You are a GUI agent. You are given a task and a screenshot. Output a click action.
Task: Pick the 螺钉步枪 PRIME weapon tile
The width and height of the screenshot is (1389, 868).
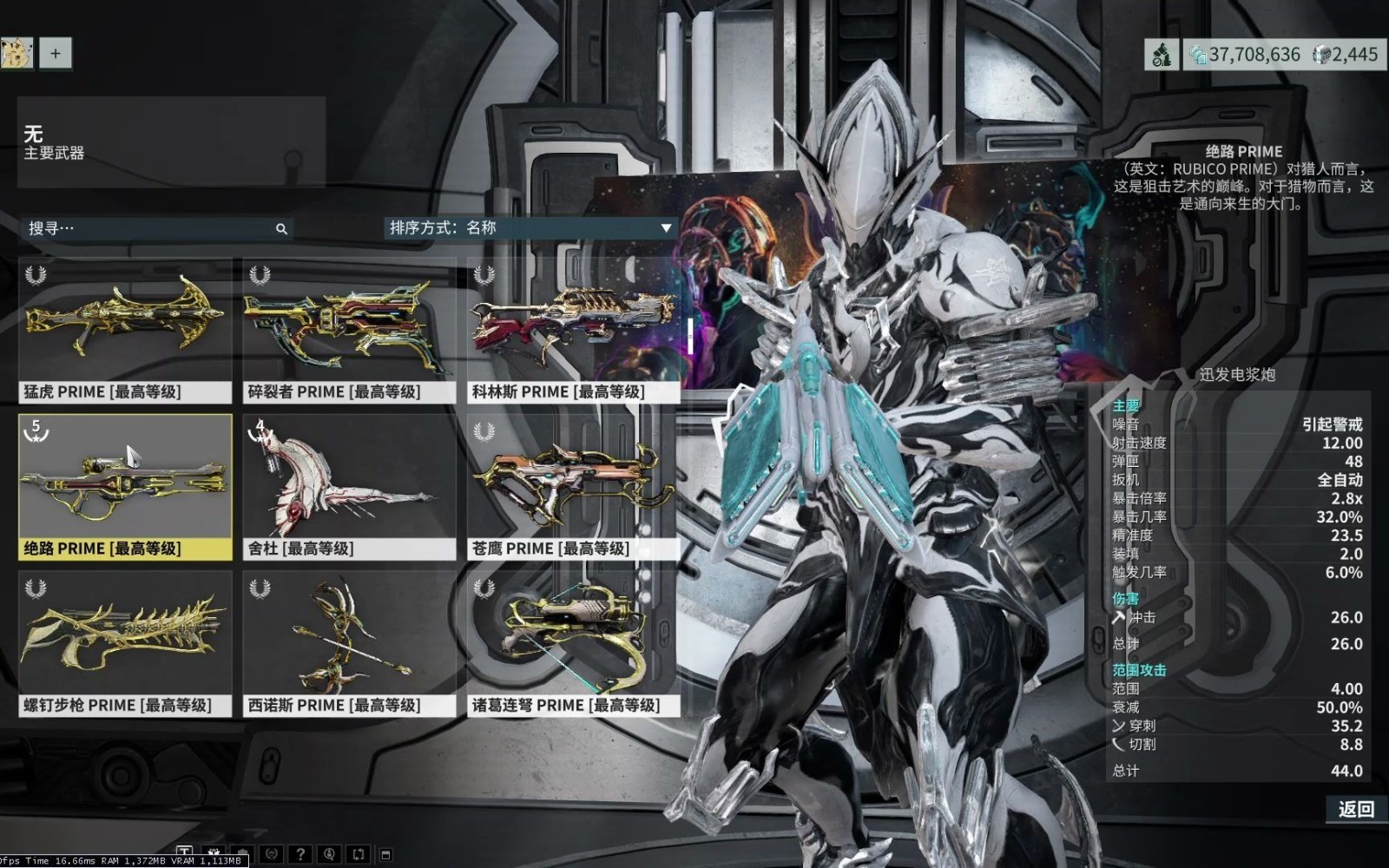125,643
